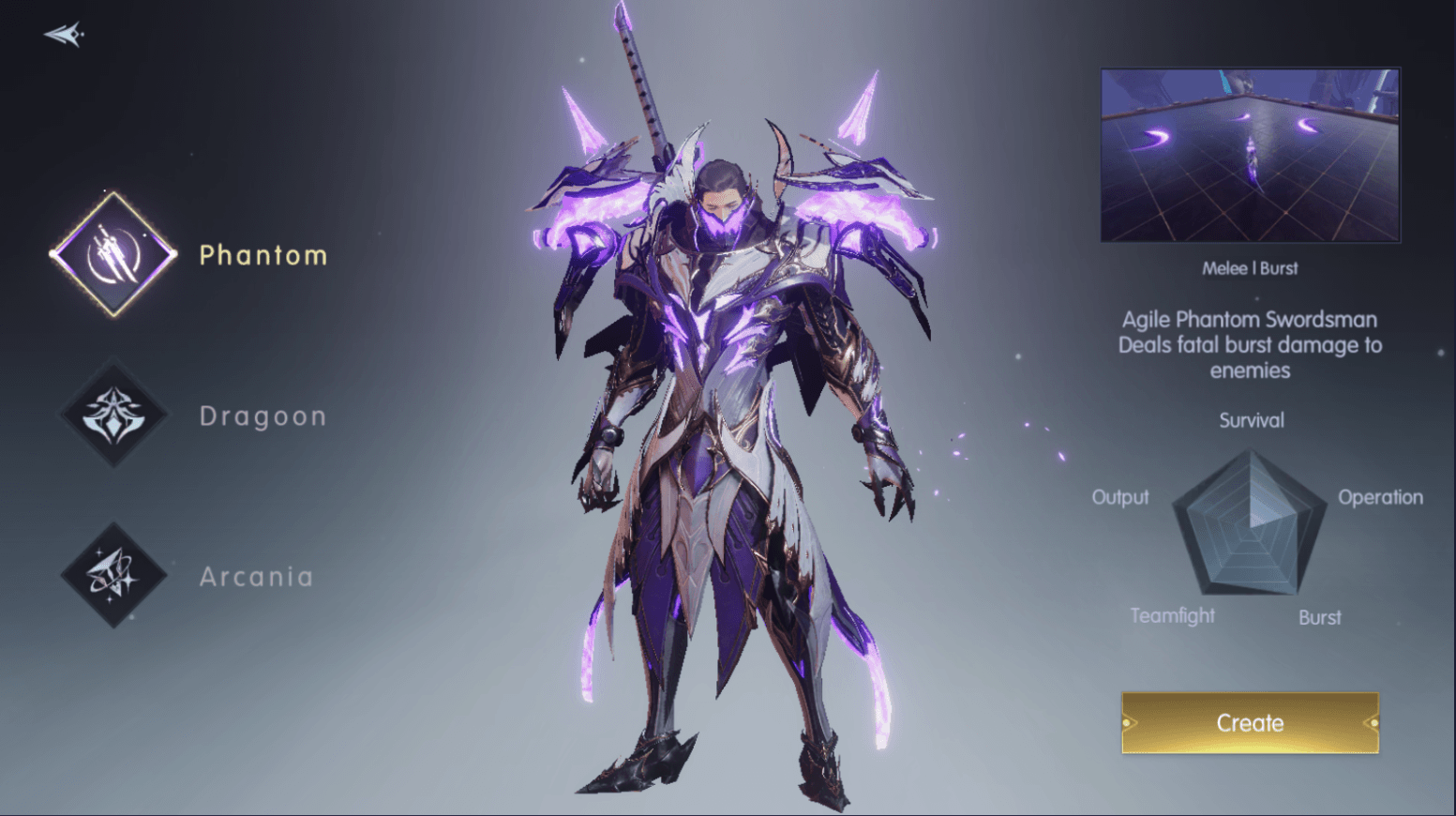Go back using the arrow icon
The image size is (1456, 816).
[64, 35]
